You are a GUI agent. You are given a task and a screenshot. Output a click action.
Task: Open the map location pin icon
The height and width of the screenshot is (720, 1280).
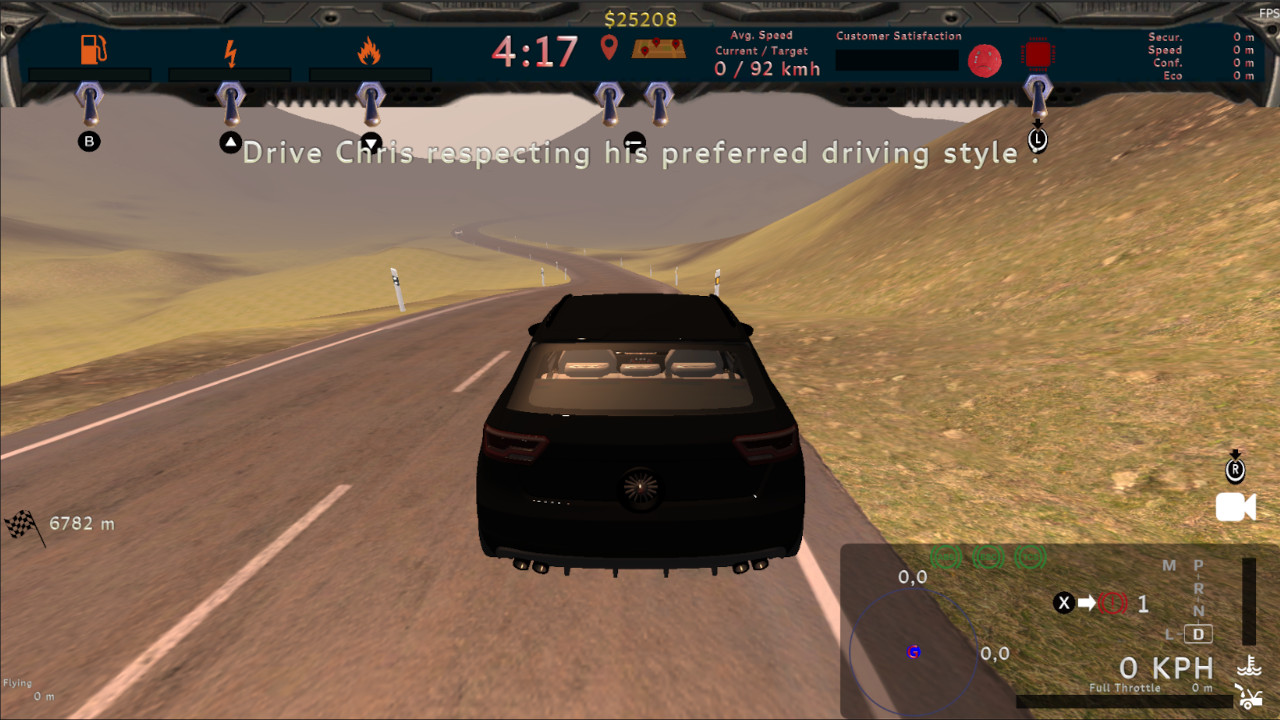pyautogui.click(x=609, y=47)
